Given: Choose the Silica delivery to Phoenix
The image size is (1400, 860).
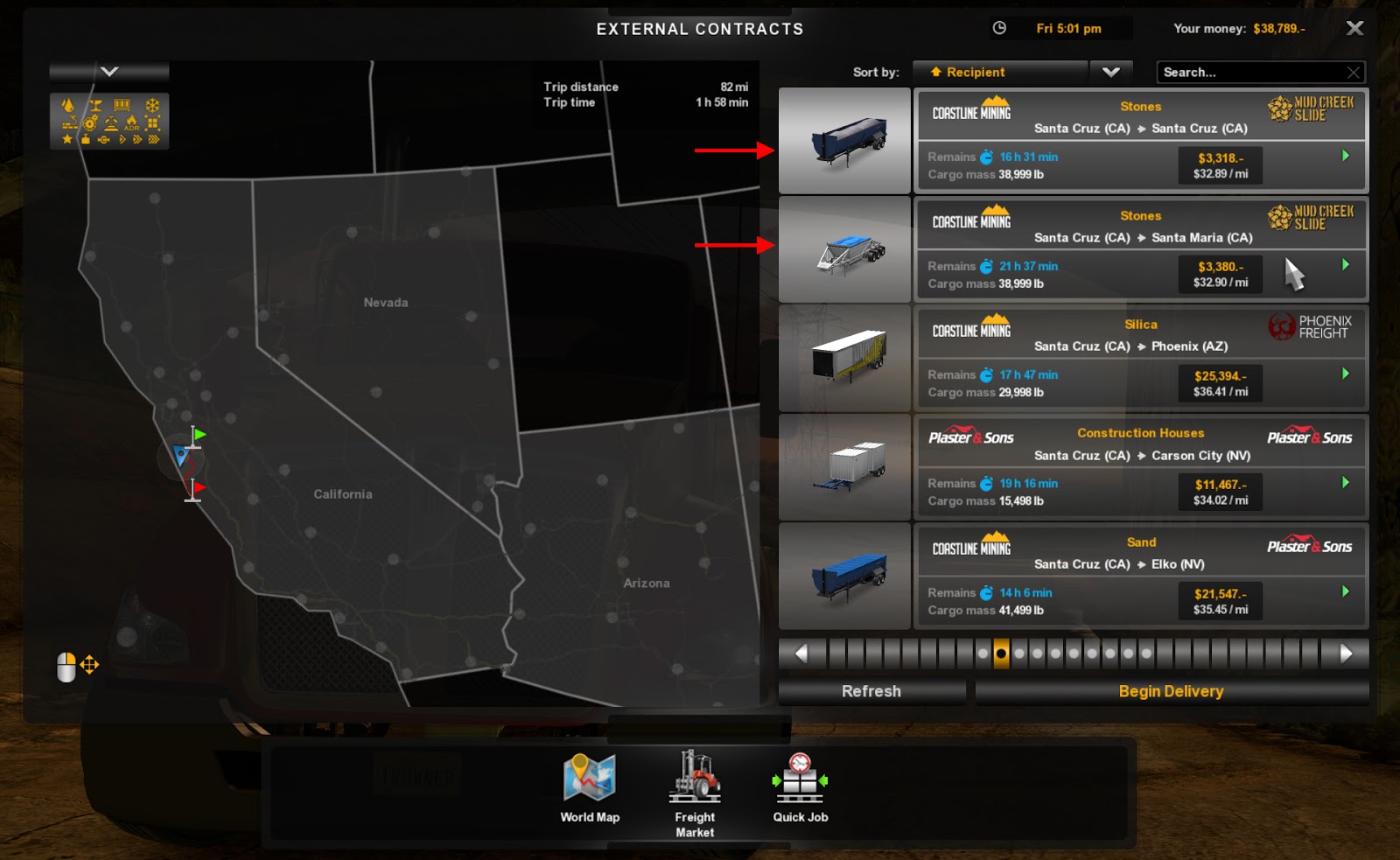Looking at the screenshot, I should 1140,358.
